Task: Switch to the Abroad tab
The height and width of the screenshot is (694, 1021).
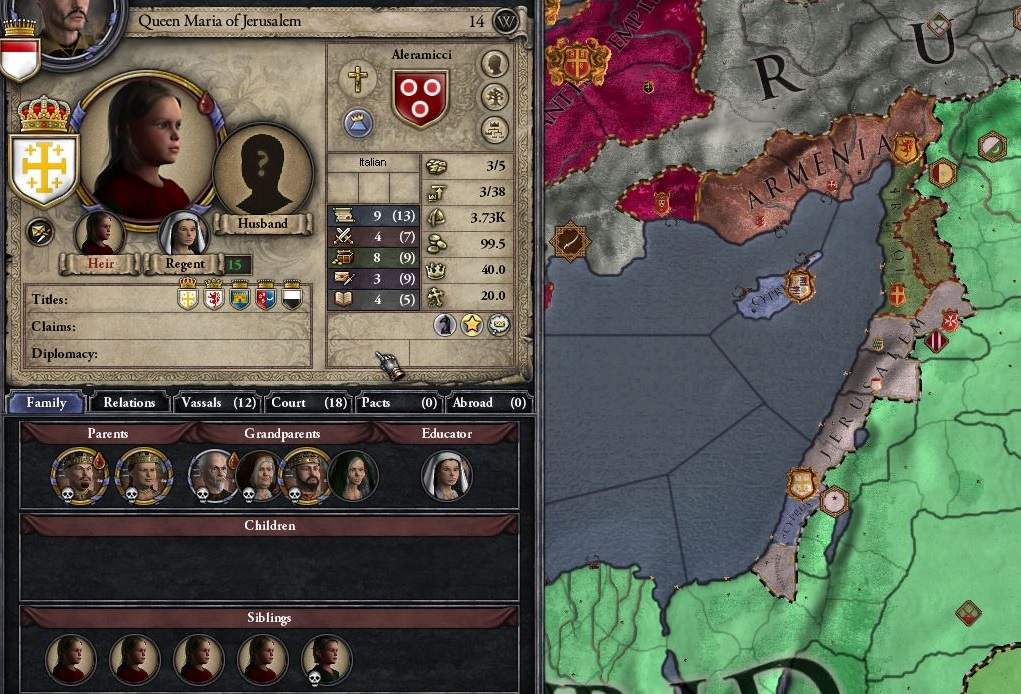Action: click(x=488, y=403)
